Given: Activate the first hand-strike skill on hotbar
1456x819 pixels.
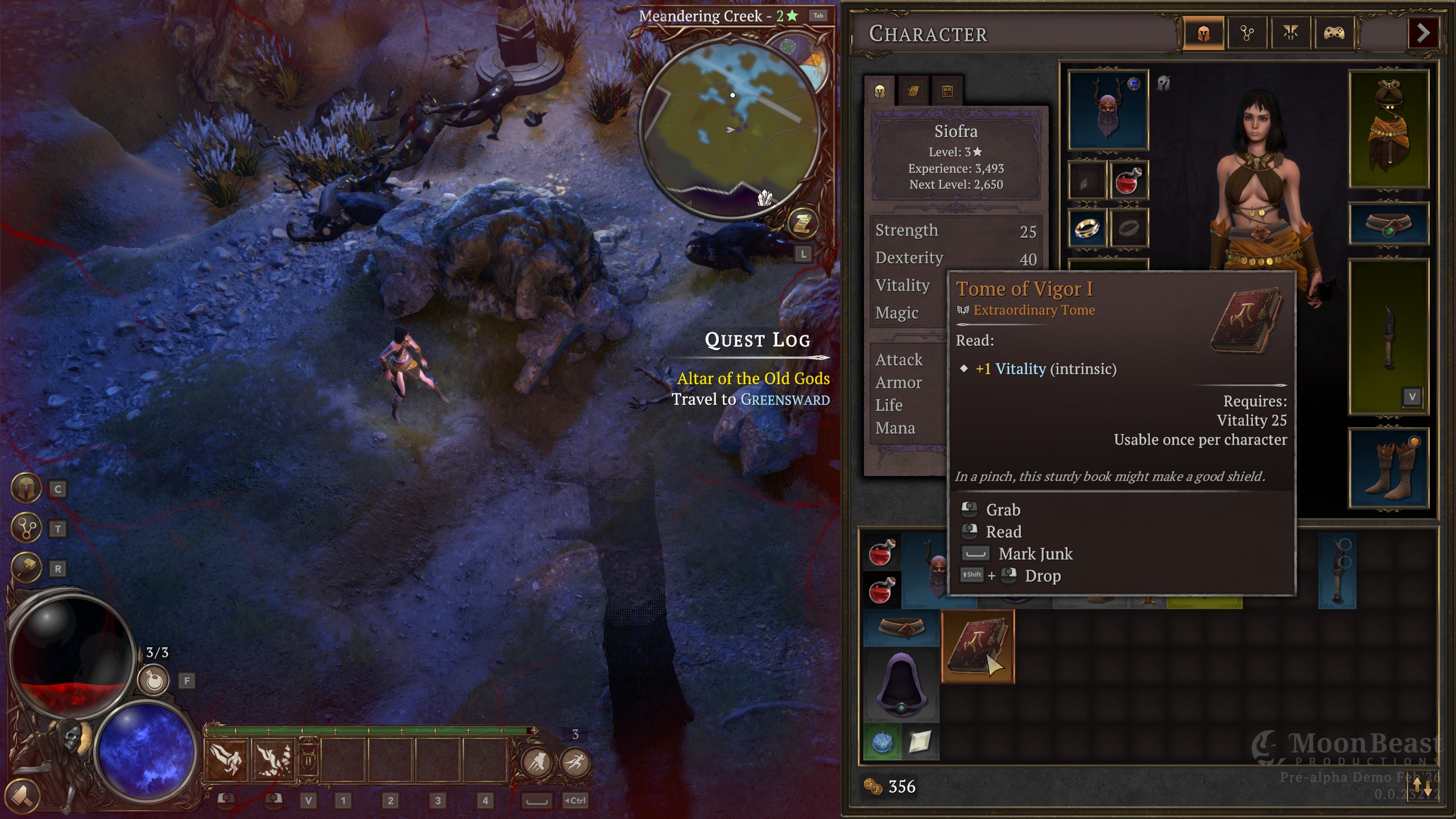Looking at the screenshot, I should pyautogui.click(x=226, y=760).
